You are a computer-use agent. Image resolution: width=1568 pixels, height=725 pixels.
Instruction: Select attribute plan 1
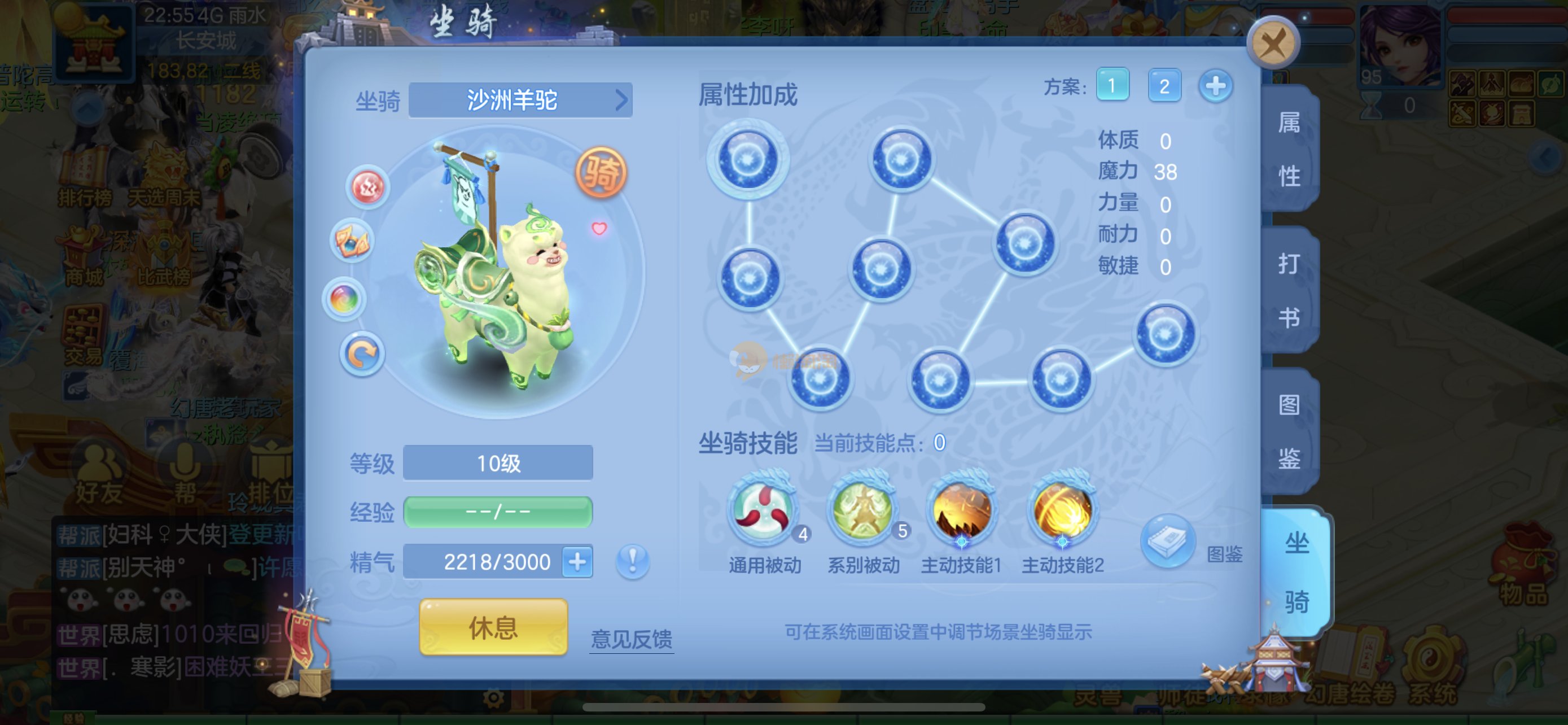(x=1112, y=85)
